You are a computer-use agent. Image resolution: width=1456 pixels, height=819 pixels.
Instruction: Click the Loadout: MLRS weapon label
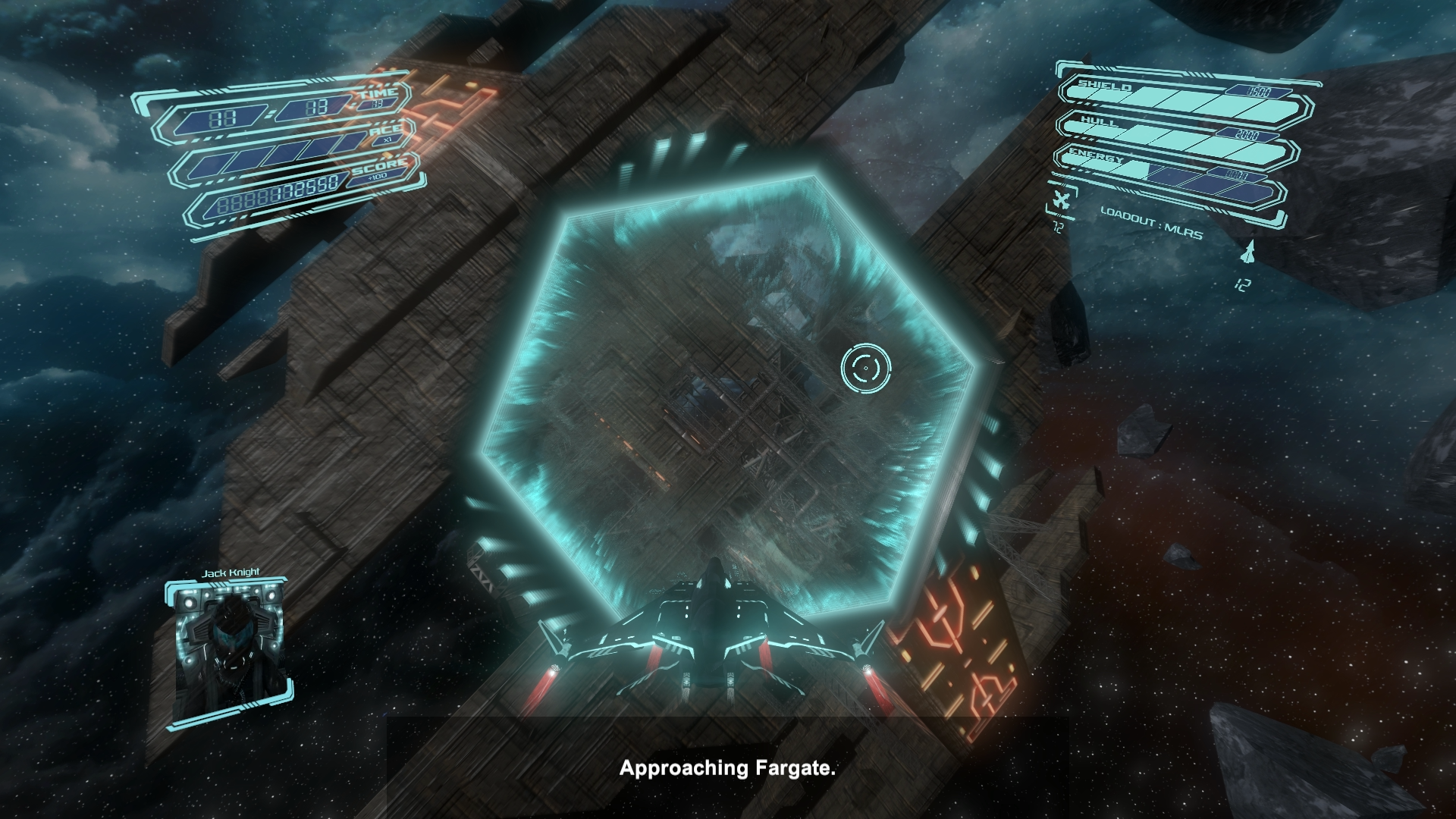1151,224
